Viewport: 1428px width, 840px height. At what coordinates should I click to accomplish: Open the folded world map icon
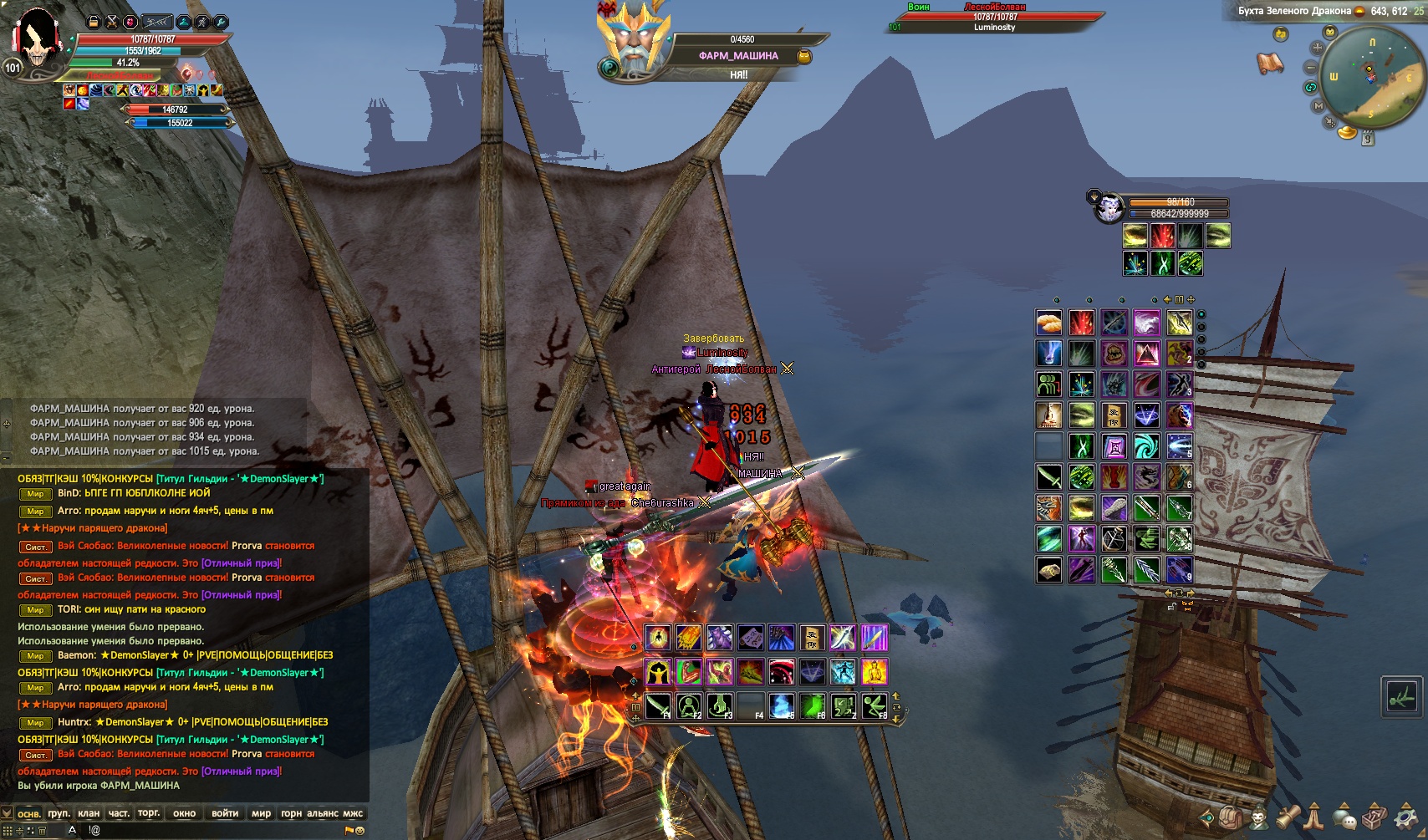(x=1270, y=63)
